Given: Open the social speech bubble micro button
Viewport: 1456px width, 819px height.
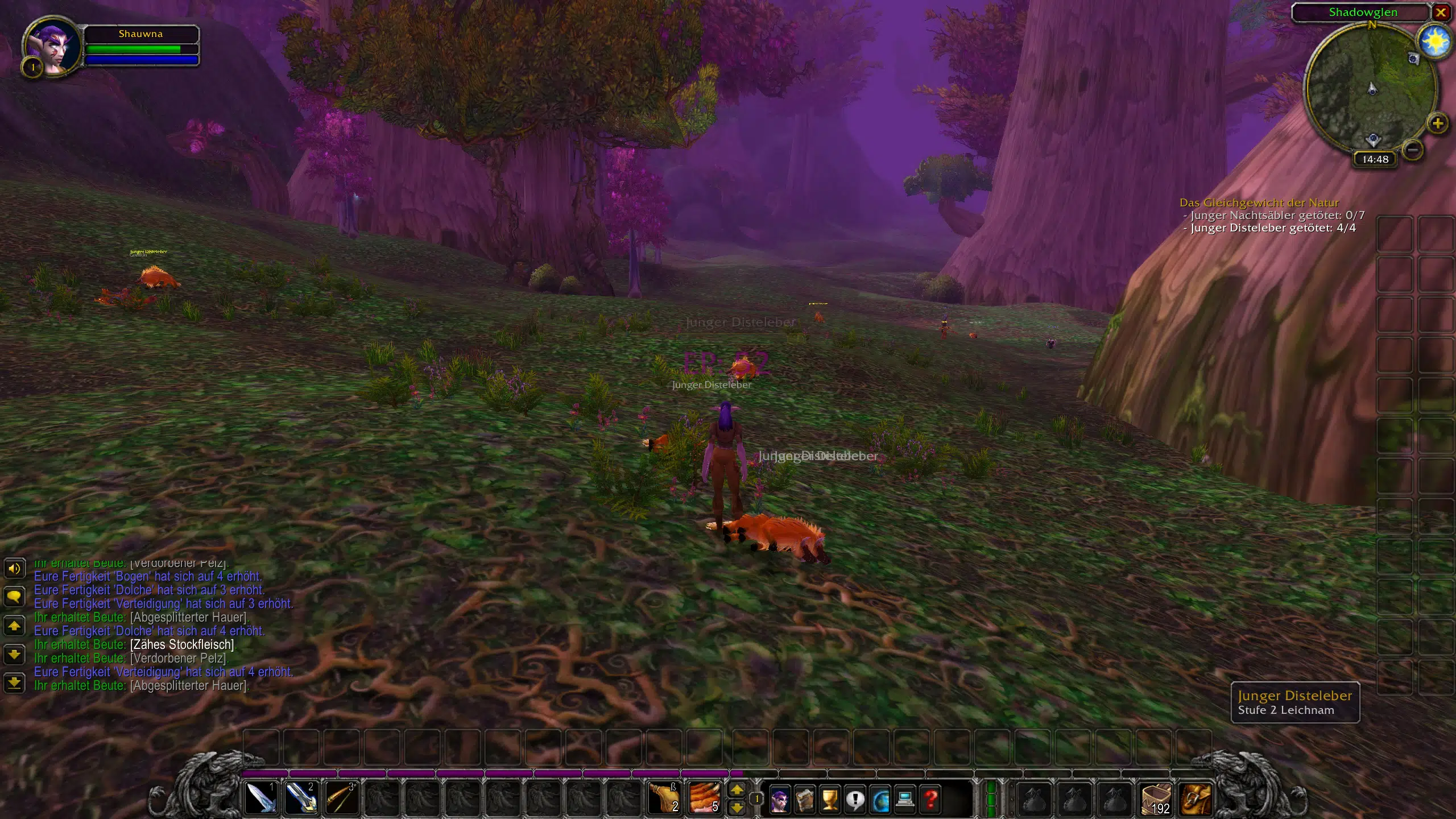Looking at the screenshot, I should point(855,800).
